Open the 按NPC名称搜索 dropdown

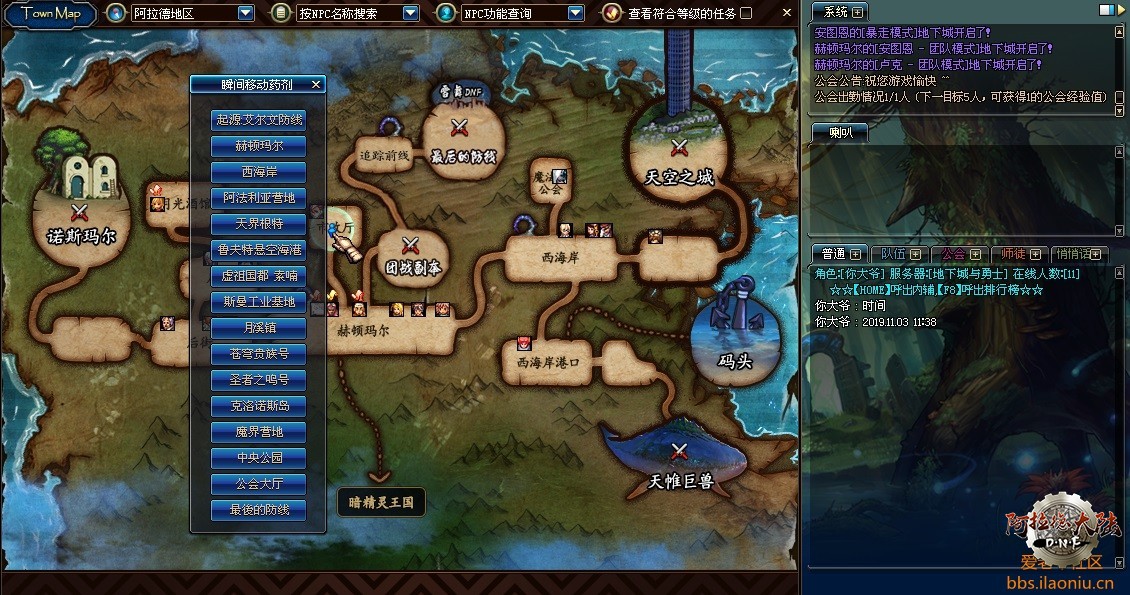click(411, 13)
